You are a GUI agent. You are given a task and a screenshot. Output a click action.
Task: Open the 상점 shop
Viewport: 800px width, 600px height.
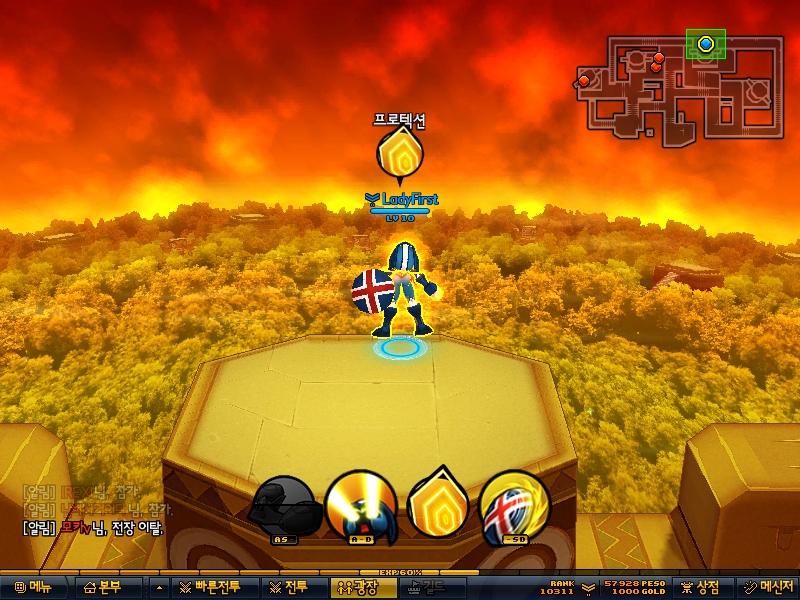click(x=701, y=587)
